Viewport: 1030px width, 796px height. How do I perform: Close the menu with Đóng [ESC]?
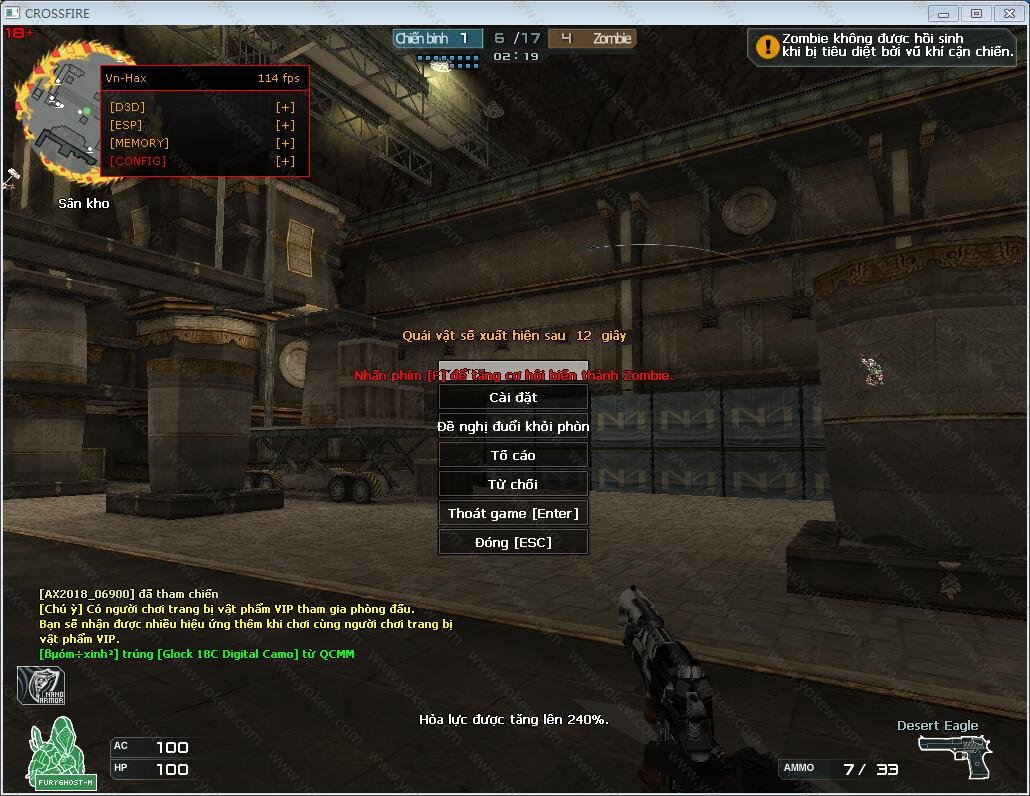pyautogui.click(x=513, y=542)
